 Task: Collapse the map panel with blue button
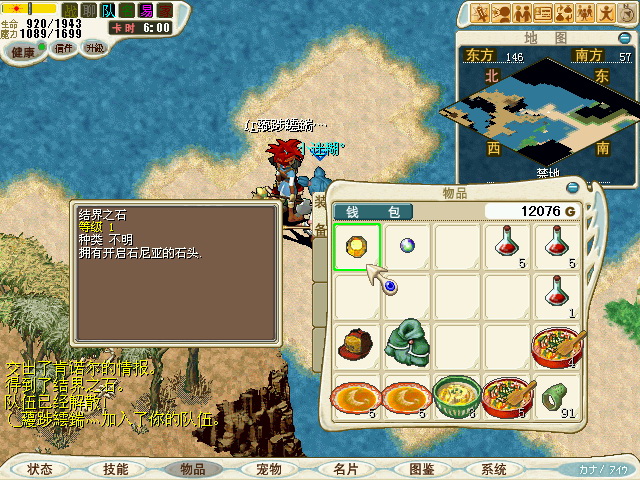[x=624, y=38]
